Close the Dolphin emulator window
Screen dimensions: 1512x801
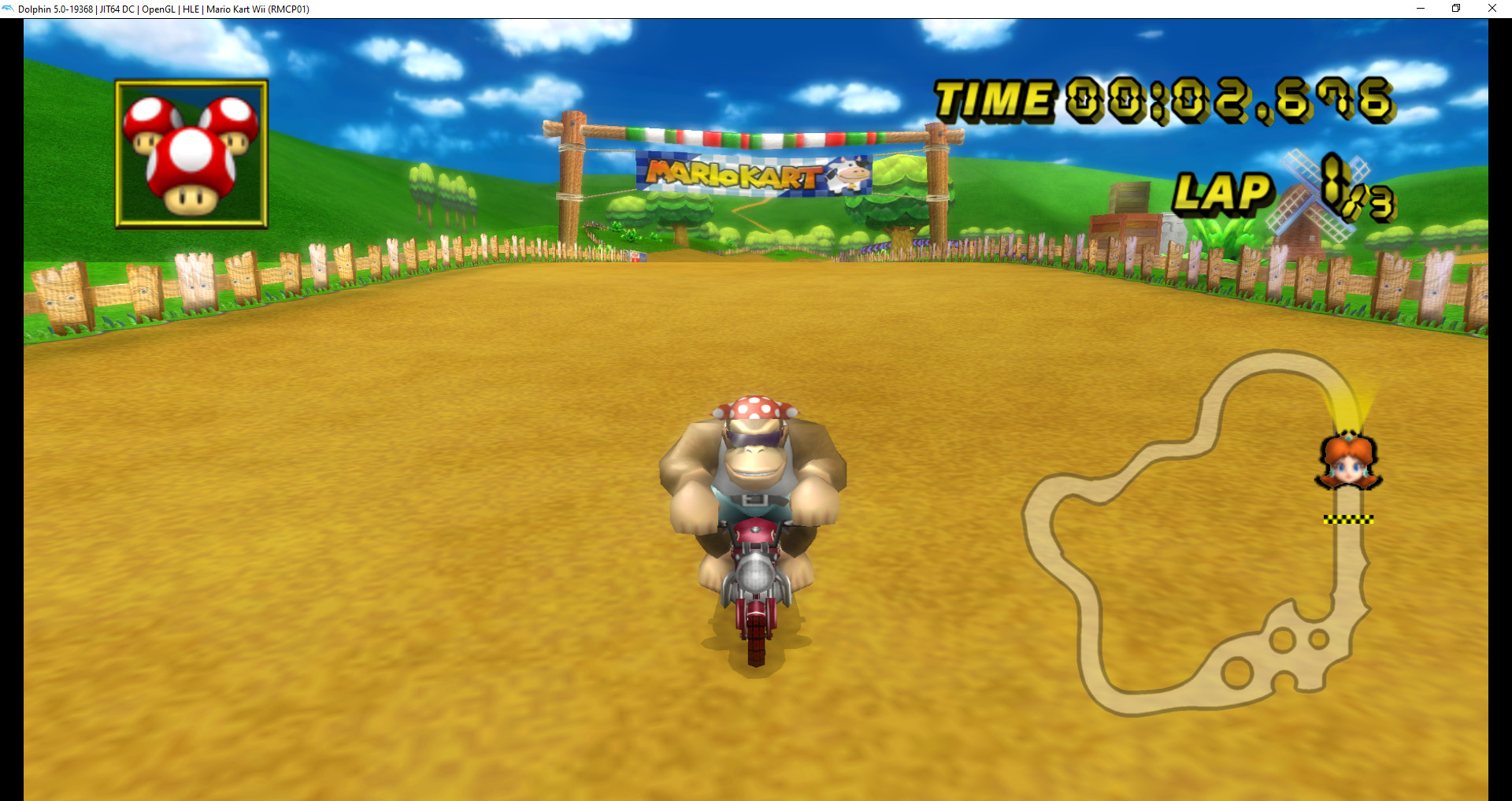click(x=1492, y=9)
